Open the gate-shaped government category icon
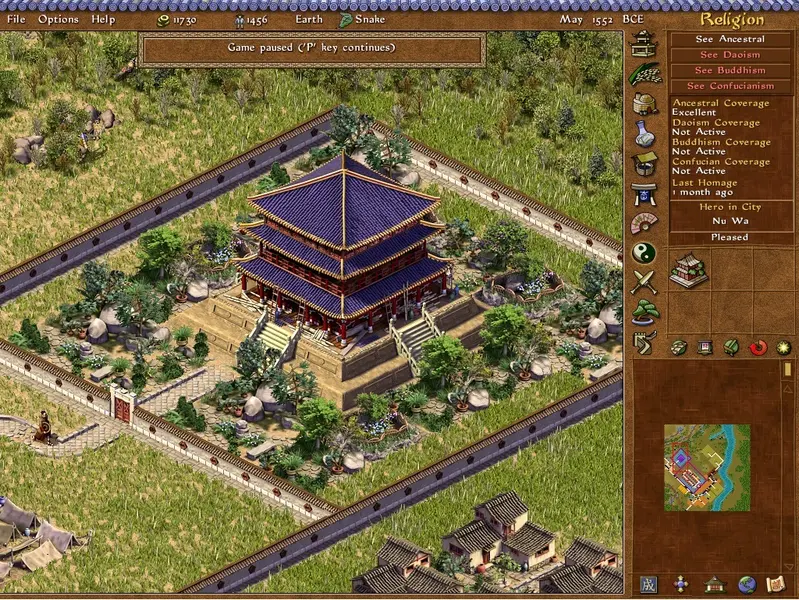This screenshot has width=799, height=600. point(644,194)
